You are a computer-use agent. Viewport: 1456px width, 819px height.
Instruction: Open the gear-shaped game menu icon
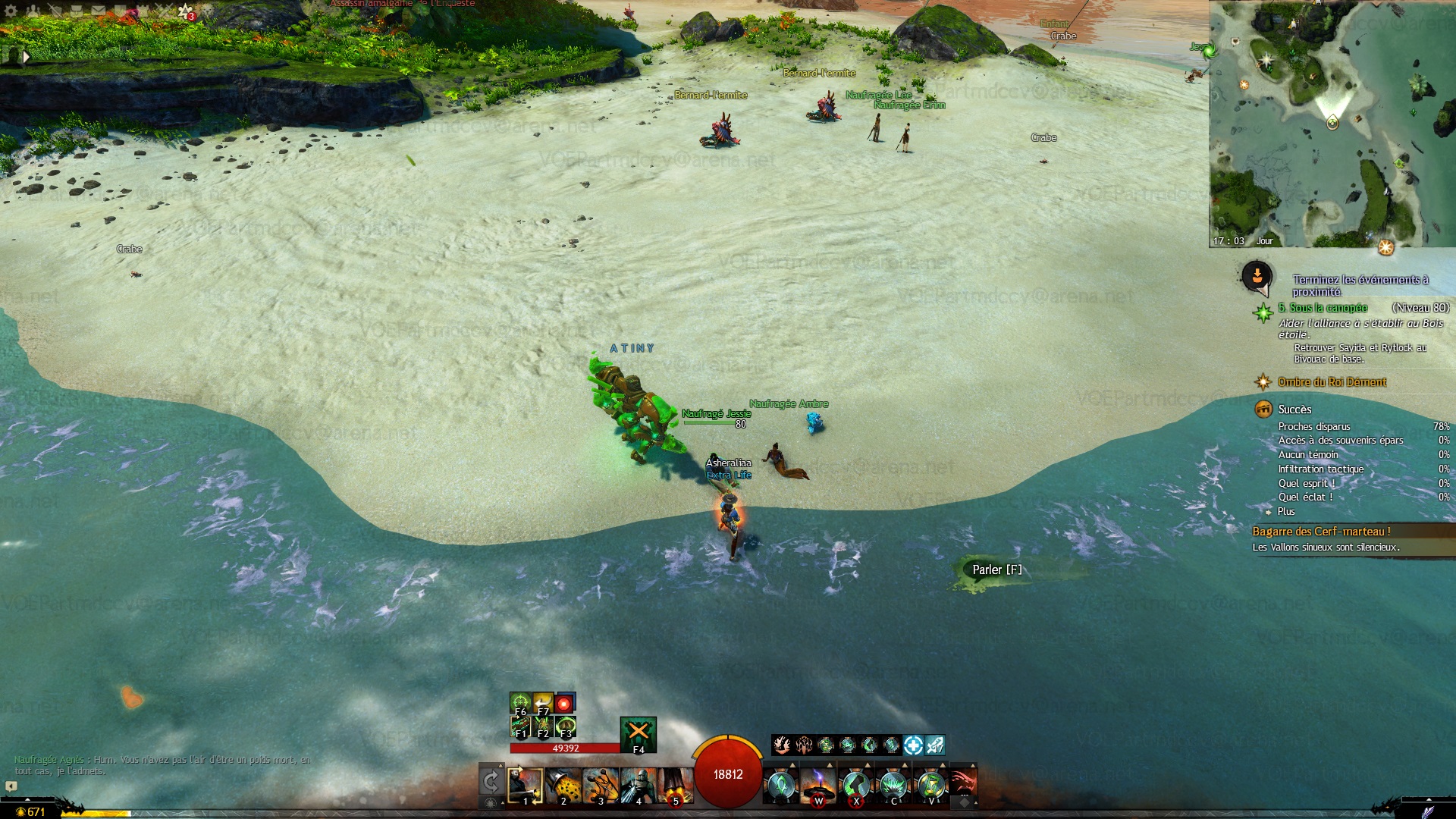pyautogui.click(x=11, y=11)
